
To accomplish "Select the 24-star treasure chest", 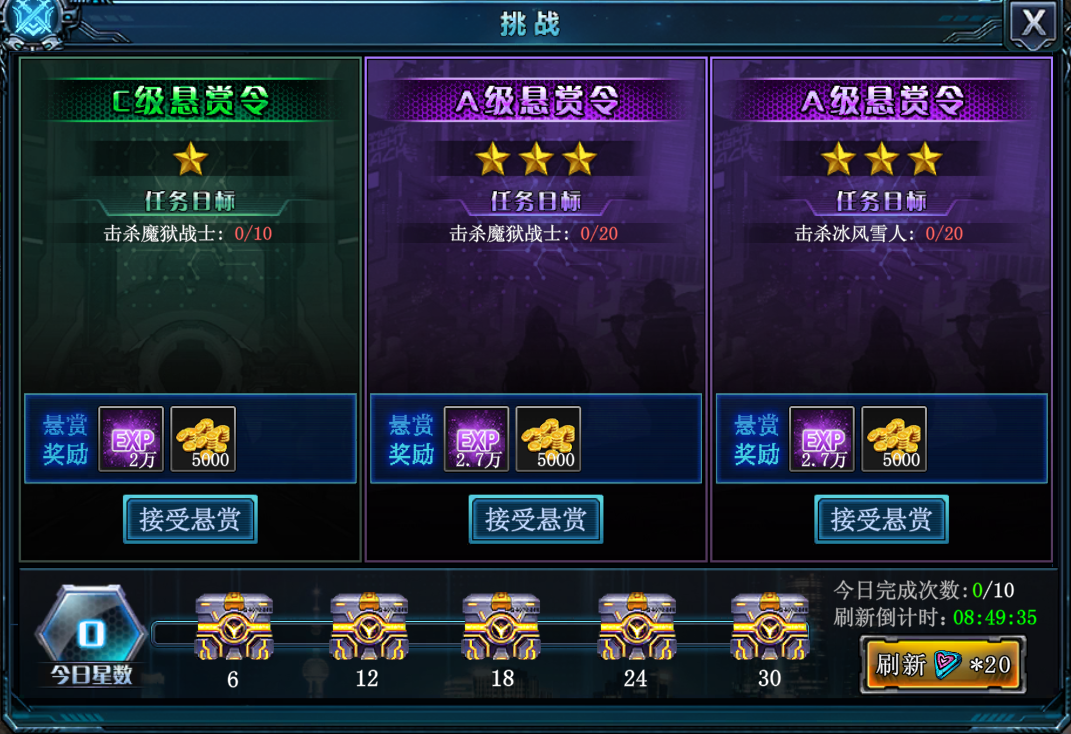I will point(636,627).
